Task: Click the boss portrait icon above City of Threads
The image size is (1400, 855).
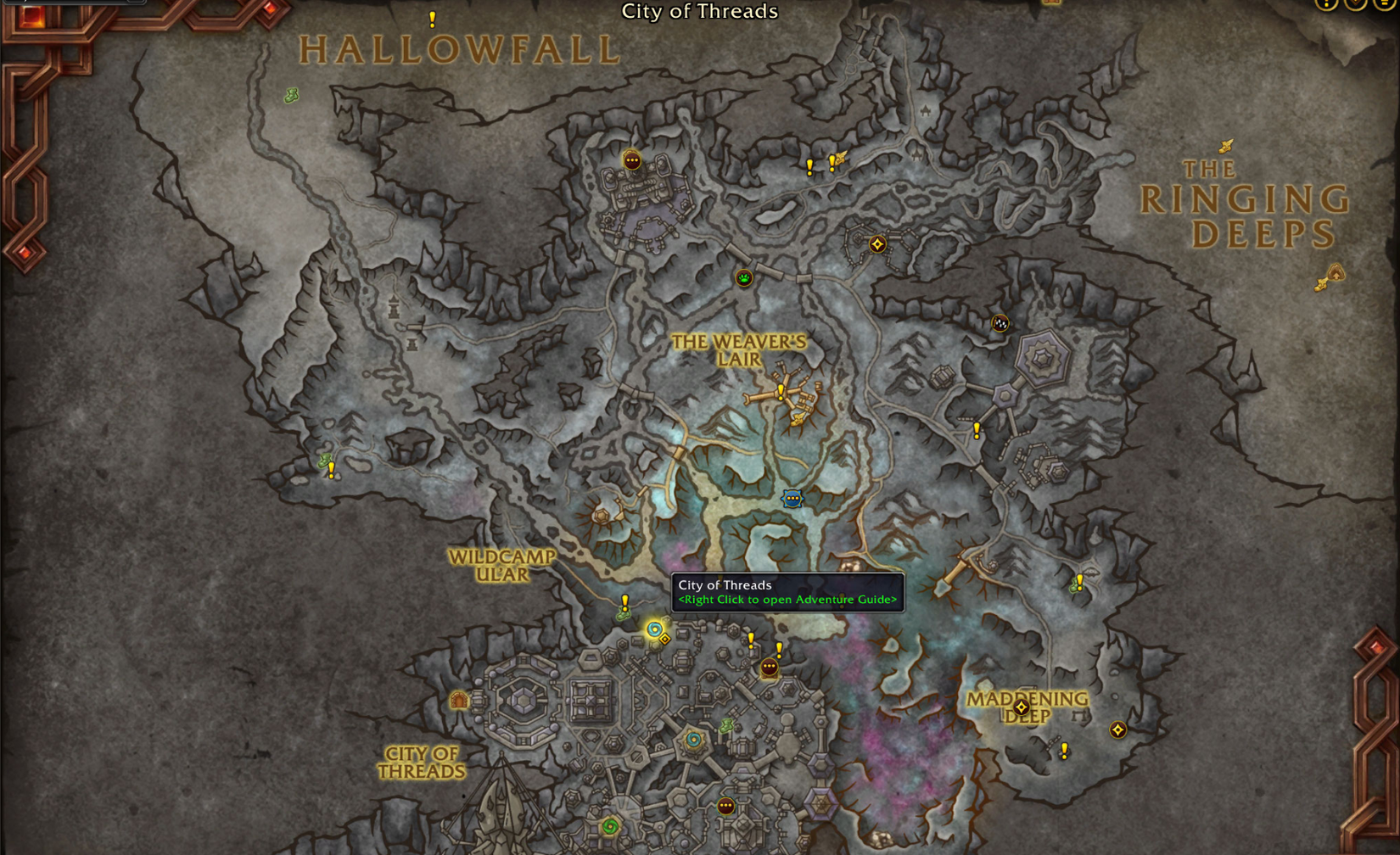Action: [x=769, y=668]
